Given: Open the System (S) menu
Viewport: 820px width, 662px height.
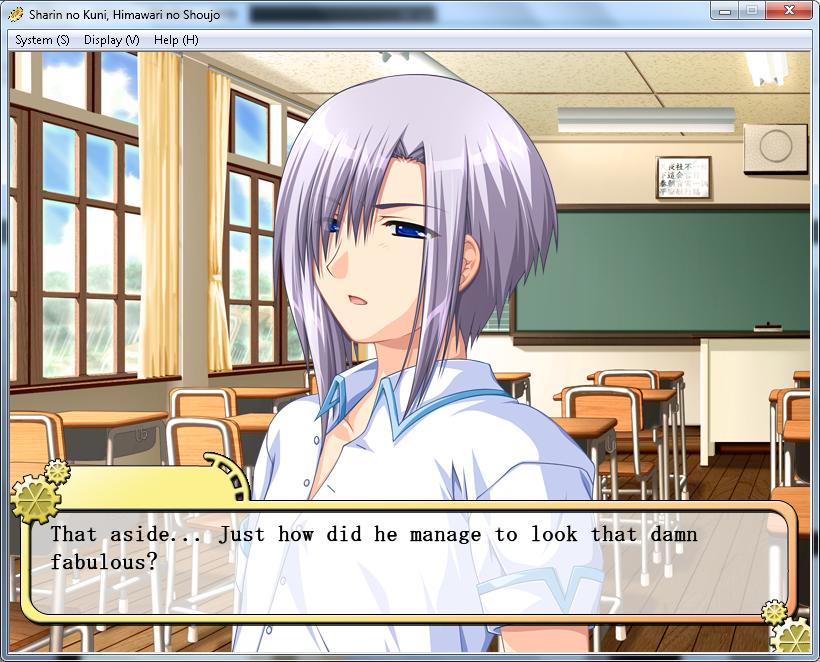Looking at the screenshot, I should [42, 40].
